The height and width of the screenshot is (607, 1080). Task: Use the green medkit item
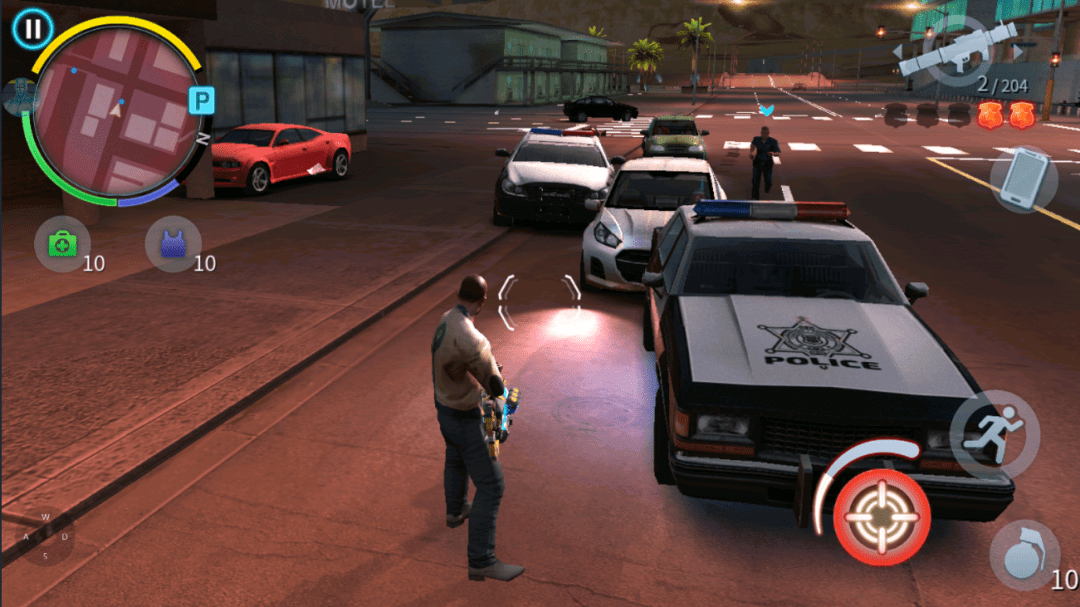62,244
